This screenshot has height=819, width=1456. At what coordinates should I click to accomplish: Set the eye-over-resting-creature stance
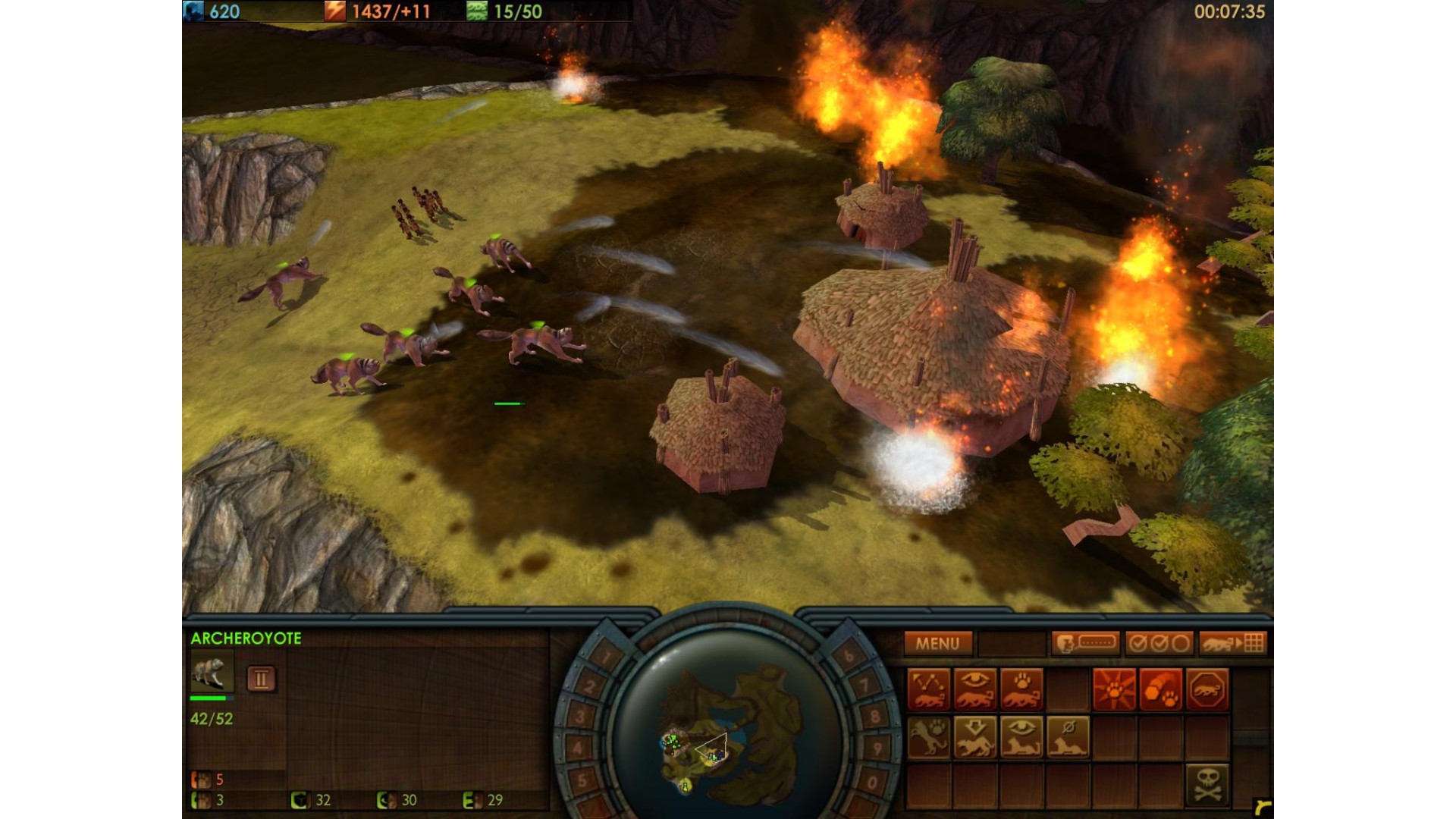pyautogui.click(x=1021, y=737)
